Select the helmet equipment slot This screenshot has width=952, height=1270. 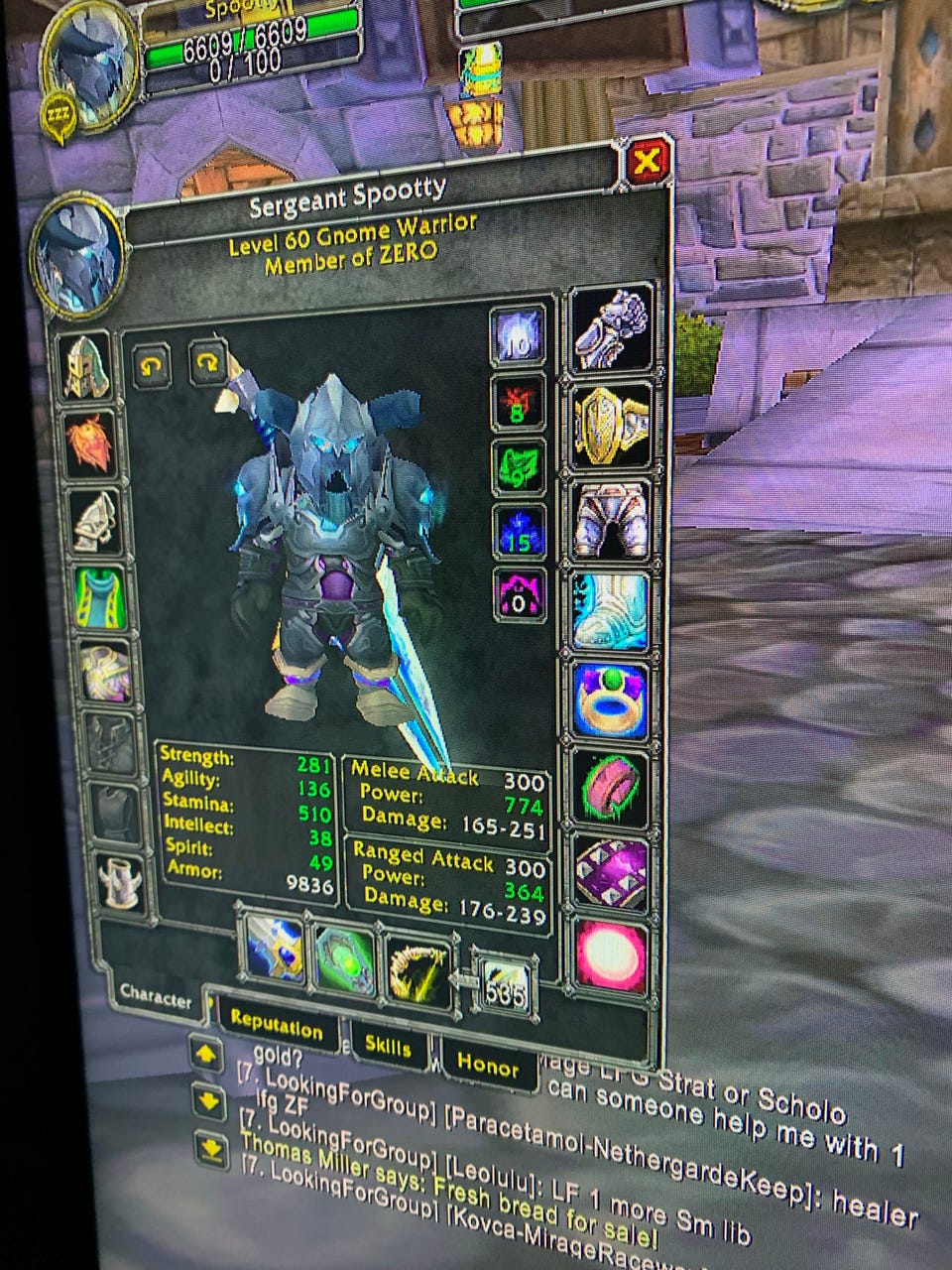click(87, 366)
